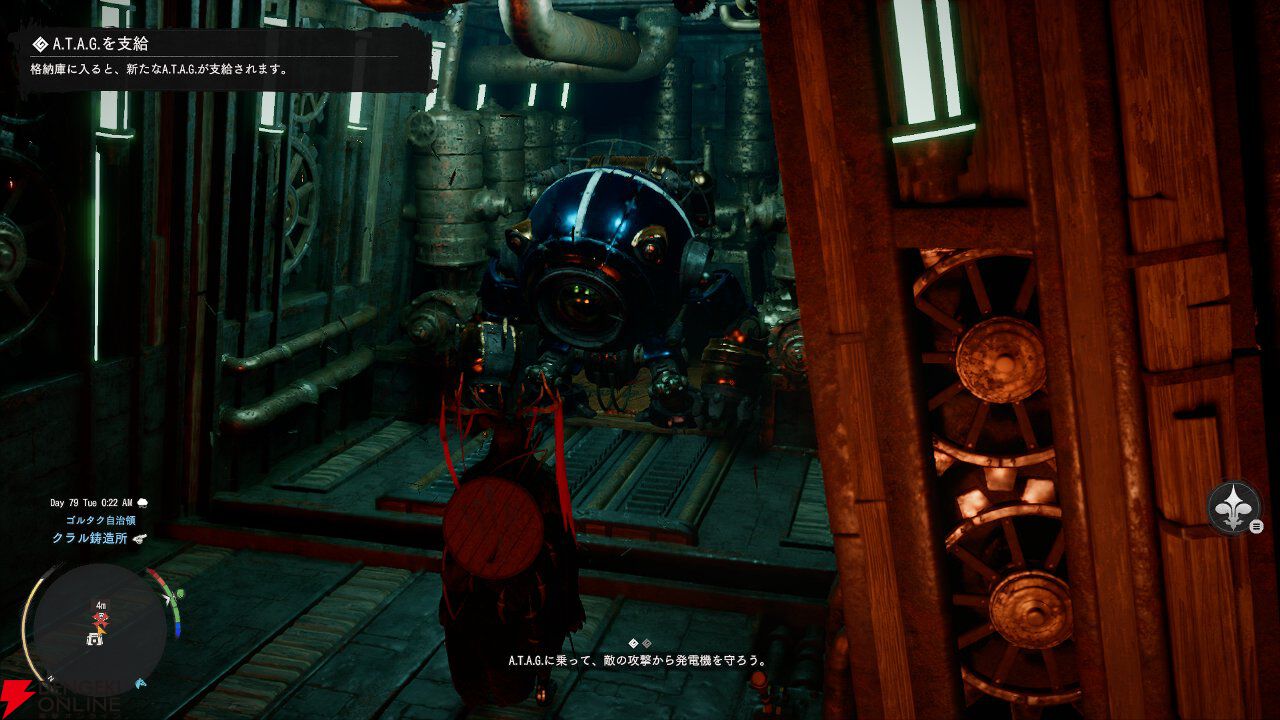
Task: Open the fleur-de-lis menu icon
Action: 1232,507
